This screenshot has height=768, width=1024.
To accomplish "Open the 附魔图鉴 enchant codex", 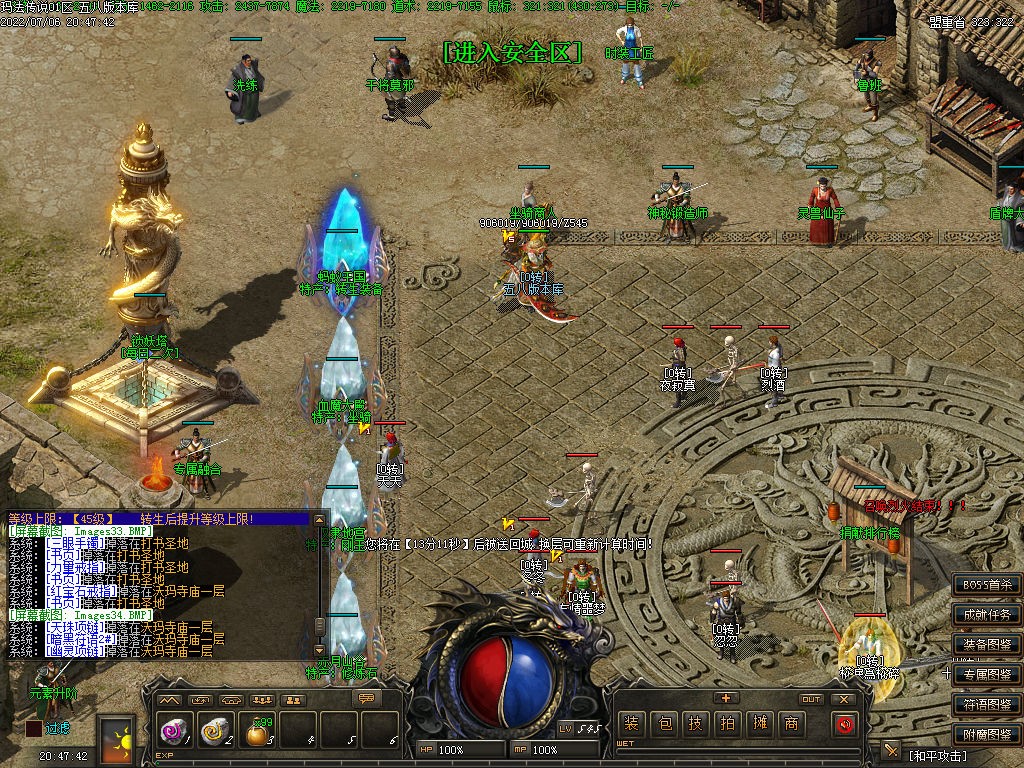I will point(986,735).
